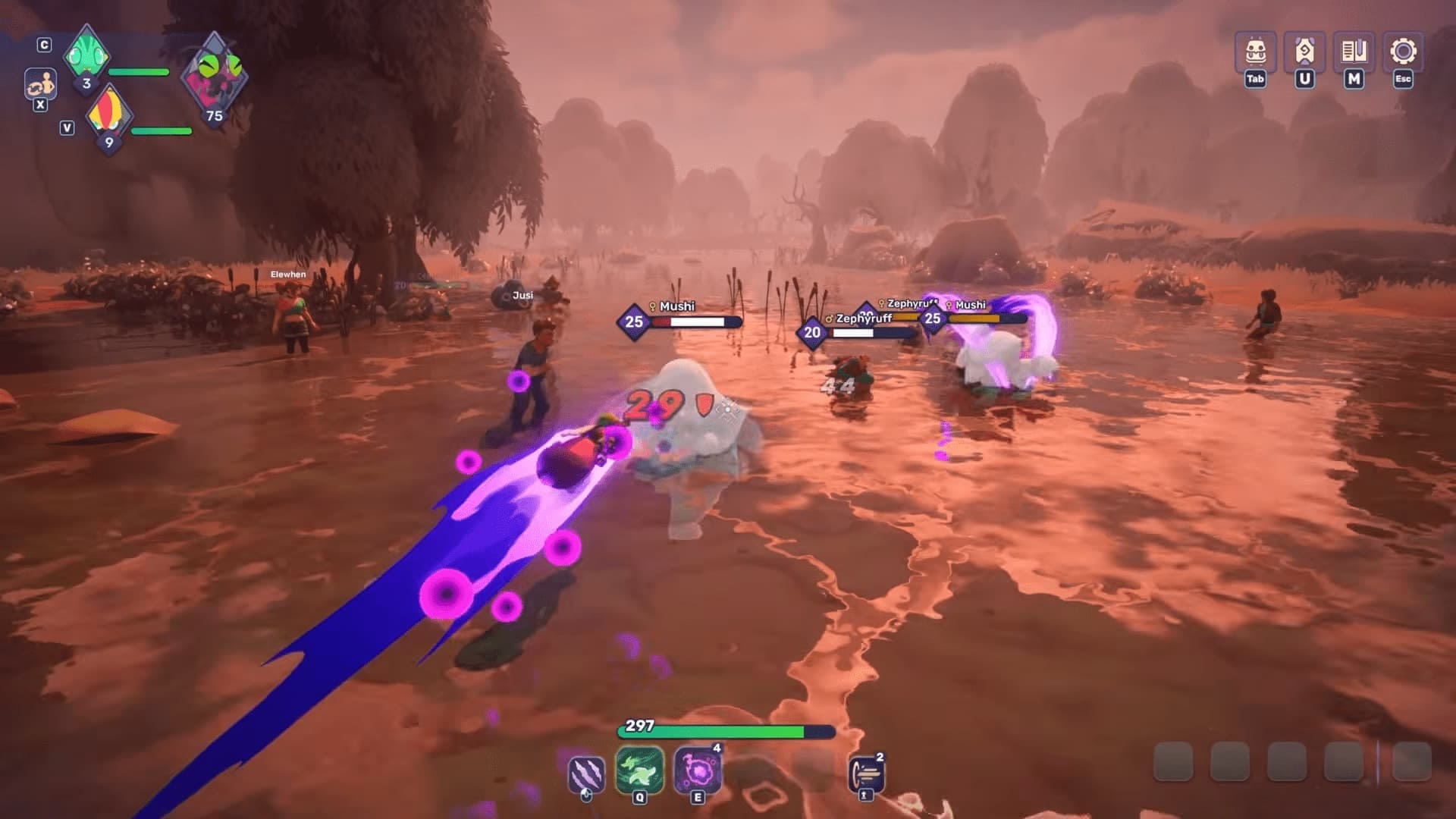The height and width of the screenshot is (819, 1456).
Task: Open the spiral-marked scroll menu icon
Action: tap(1304, 52)
